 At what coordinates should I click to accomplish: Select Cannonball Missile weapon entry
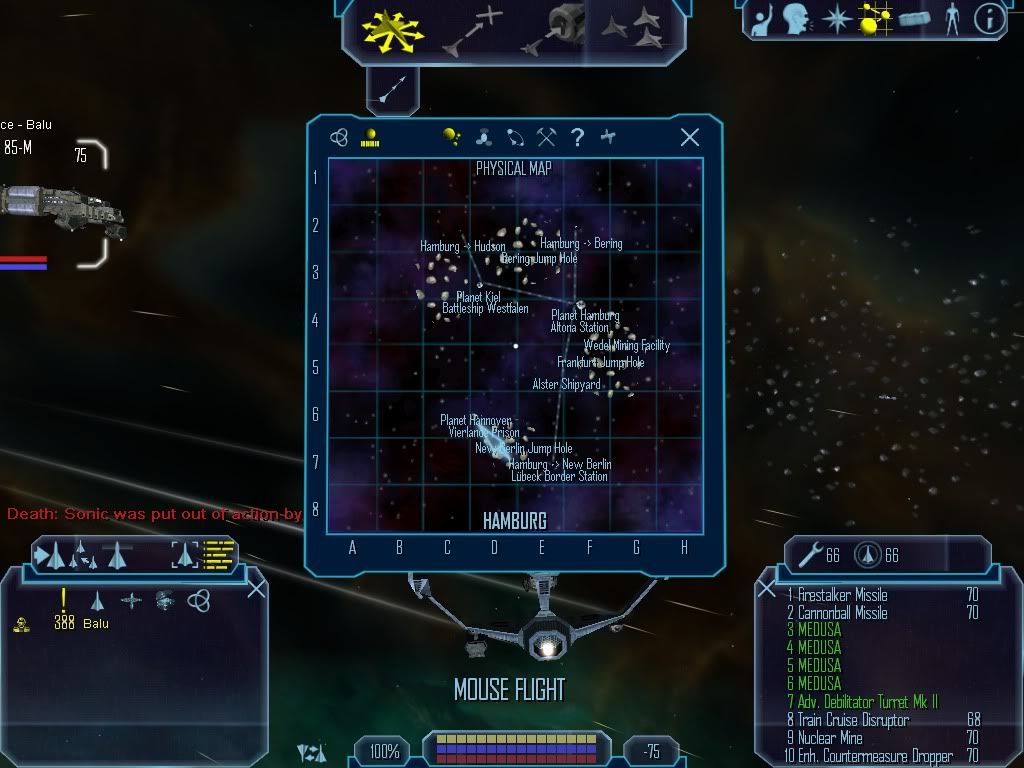coord(842,613)
